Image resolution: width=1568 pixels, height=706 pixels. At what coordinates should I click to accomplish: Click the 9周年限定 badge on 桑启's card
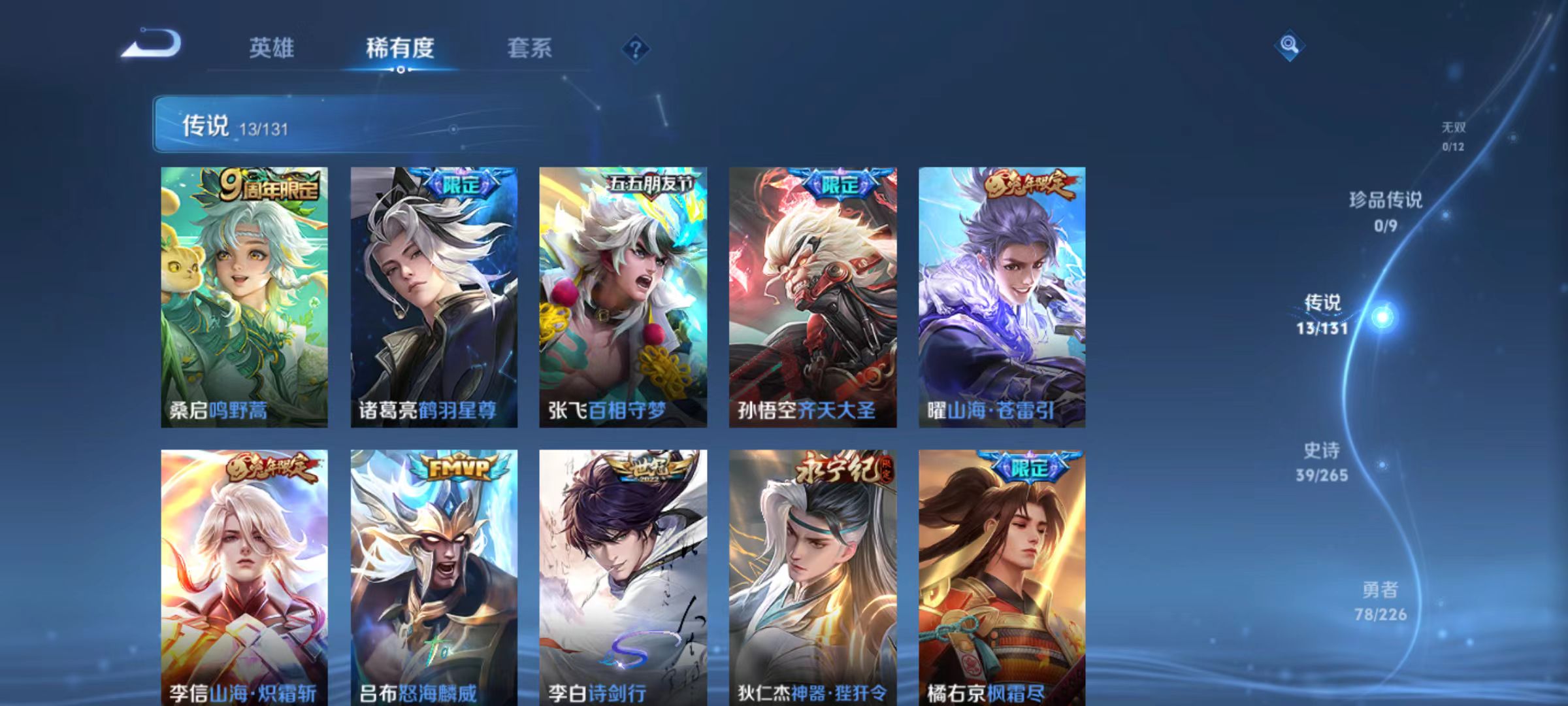coord(272,188)
